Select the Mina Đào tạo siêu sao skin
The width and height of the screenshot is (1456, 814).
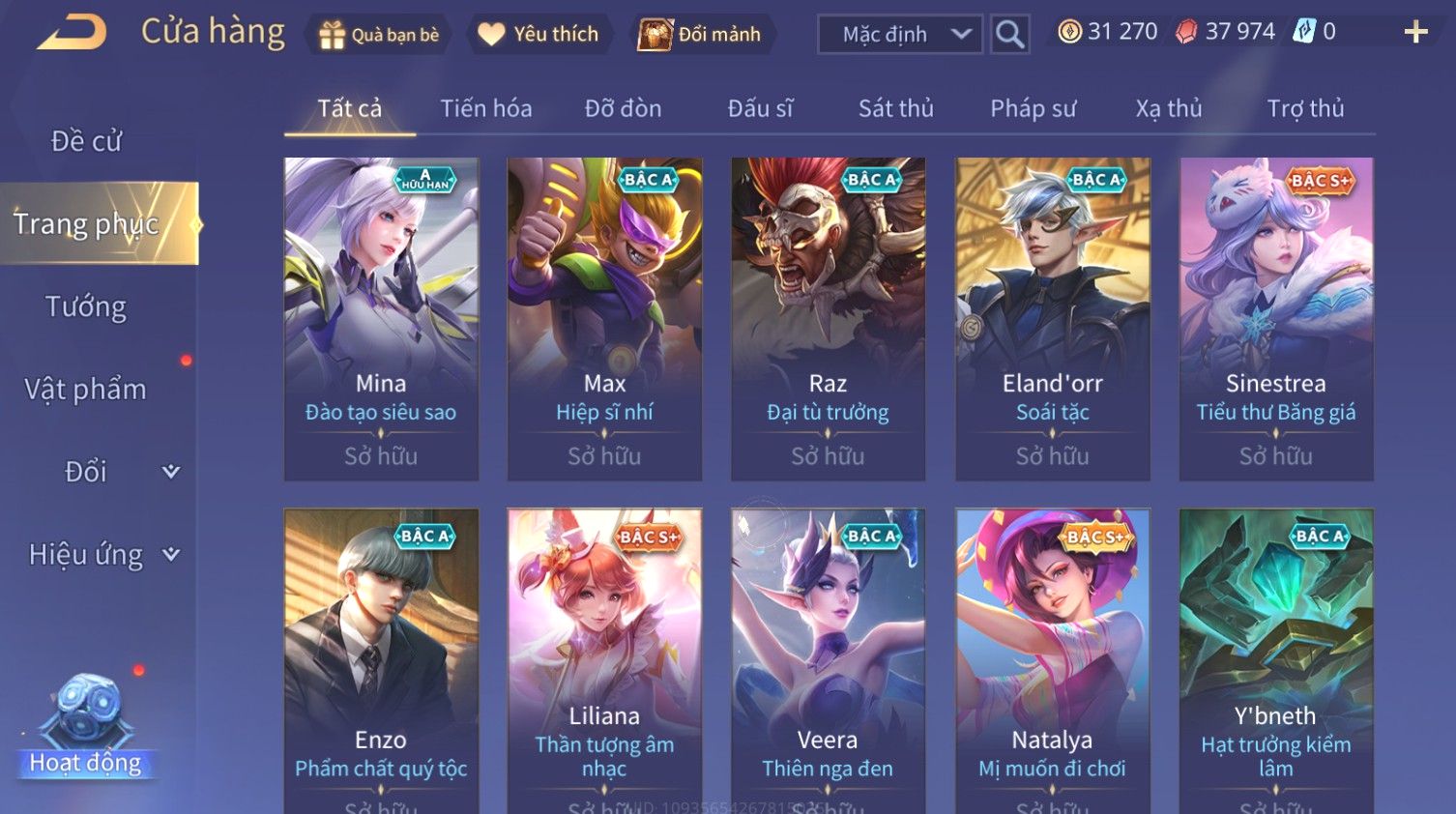click(x=381, y=318)
